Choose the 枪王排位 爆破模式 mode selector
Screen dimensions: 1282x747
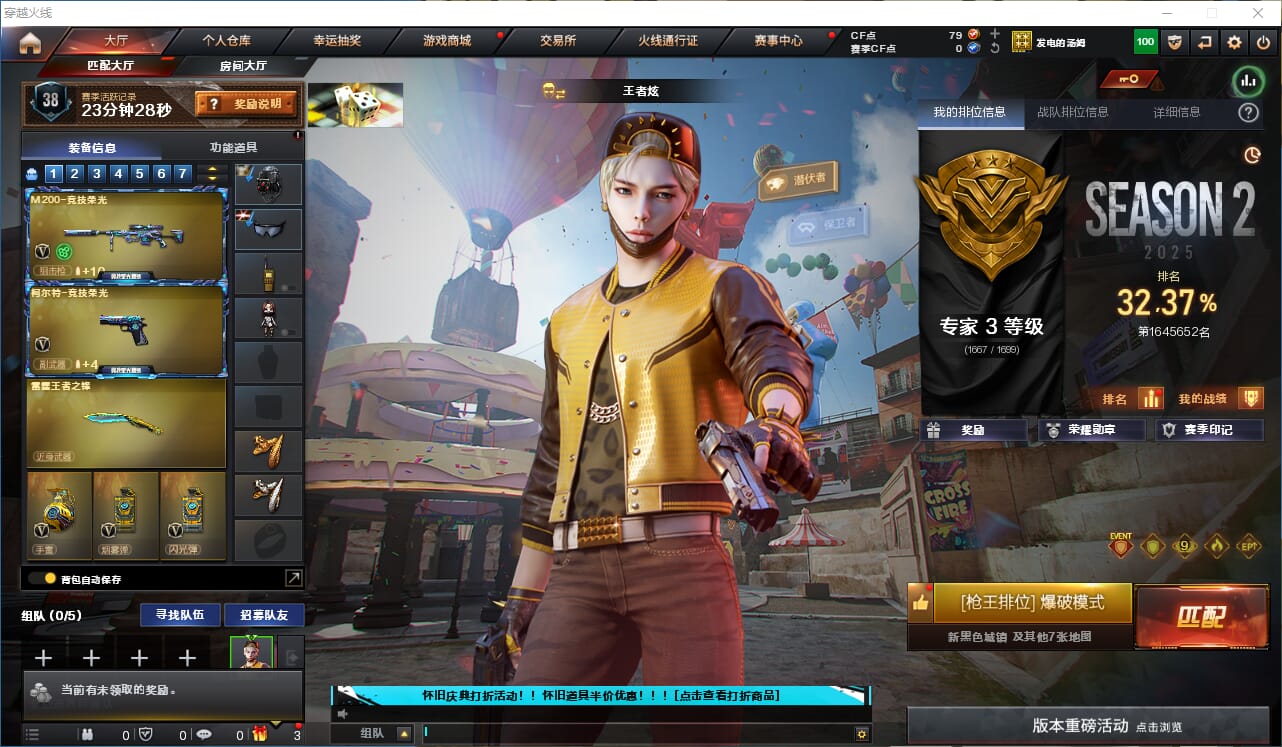pyautogui.click(x=1032, y=603)
